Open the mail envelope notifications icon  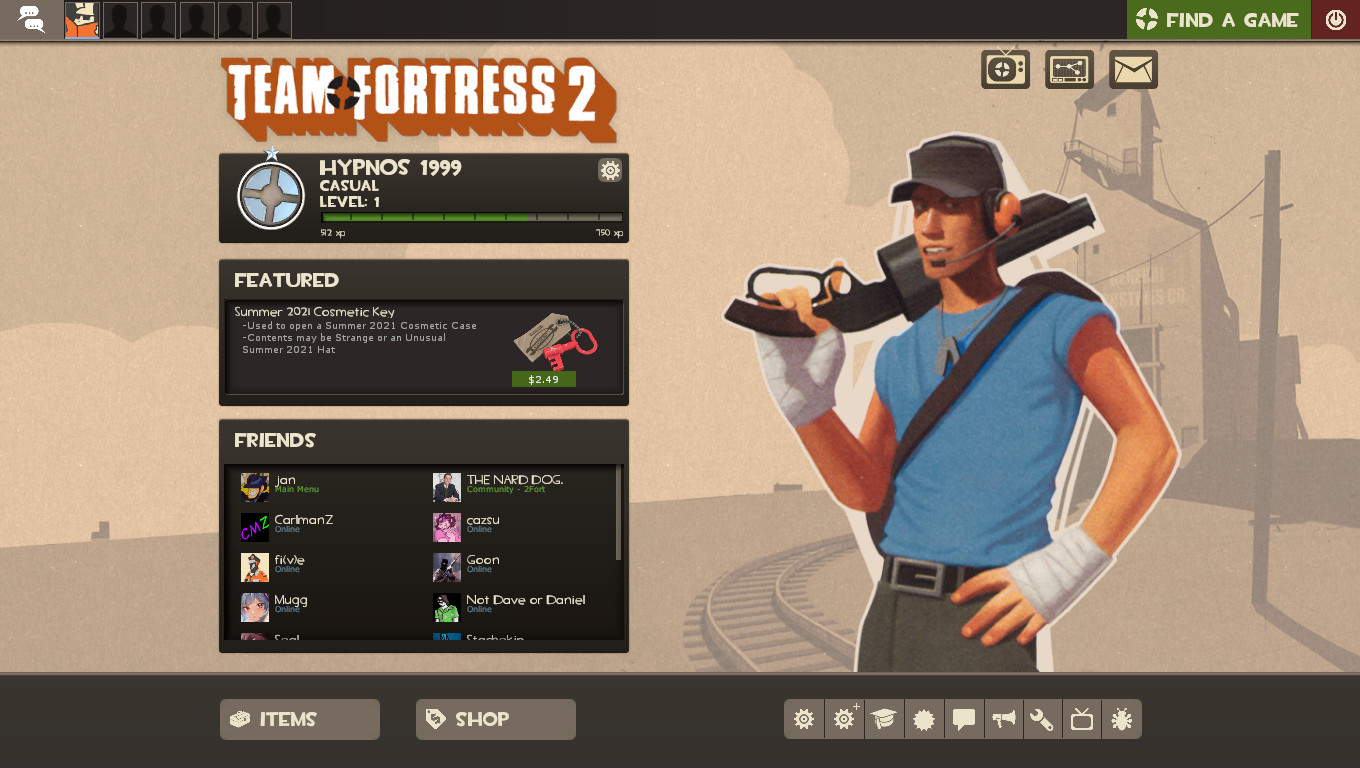pos(1133,69)
